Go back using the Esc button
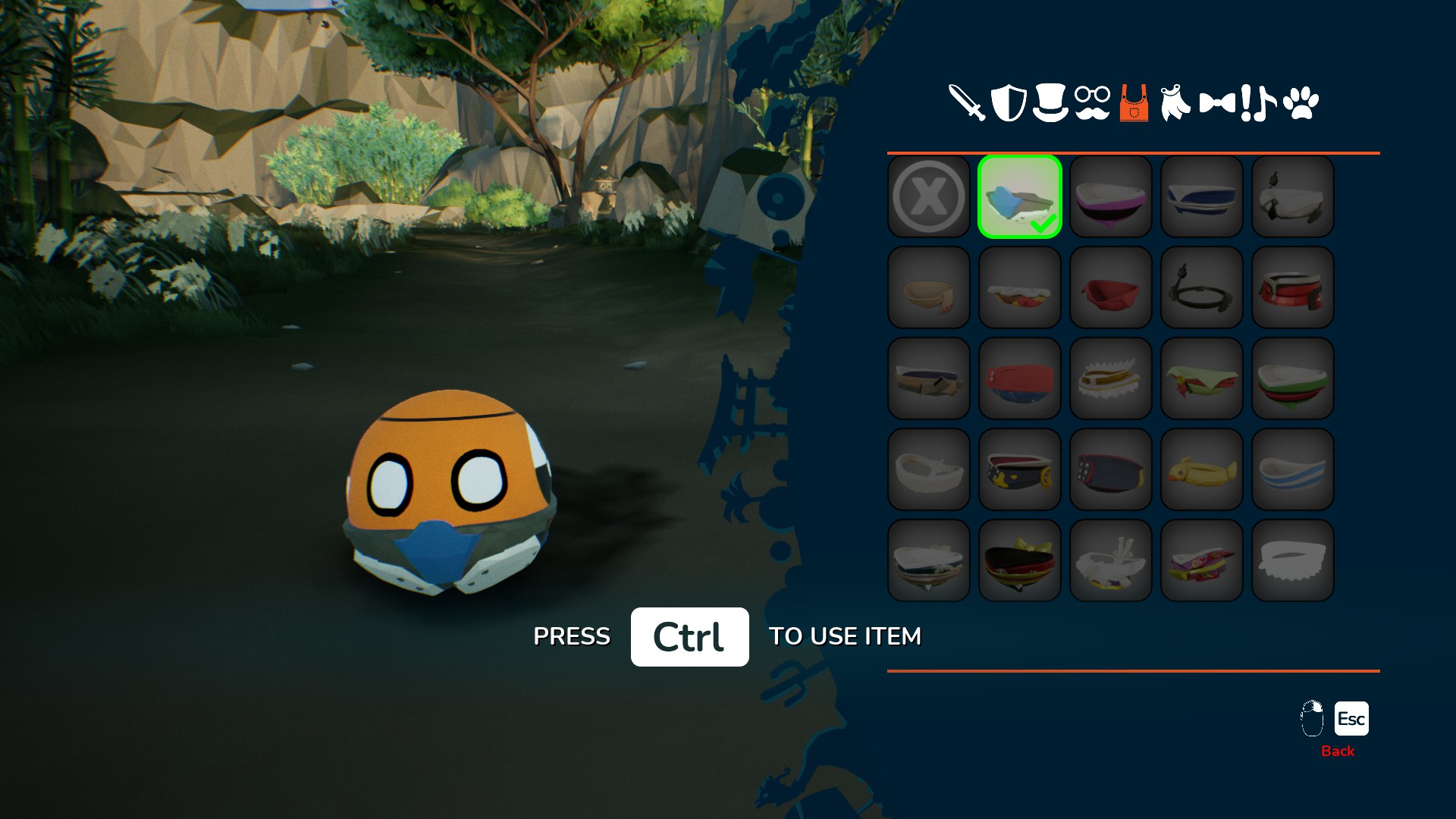Screen dimensions: 1456x819 click(1351, 719)
